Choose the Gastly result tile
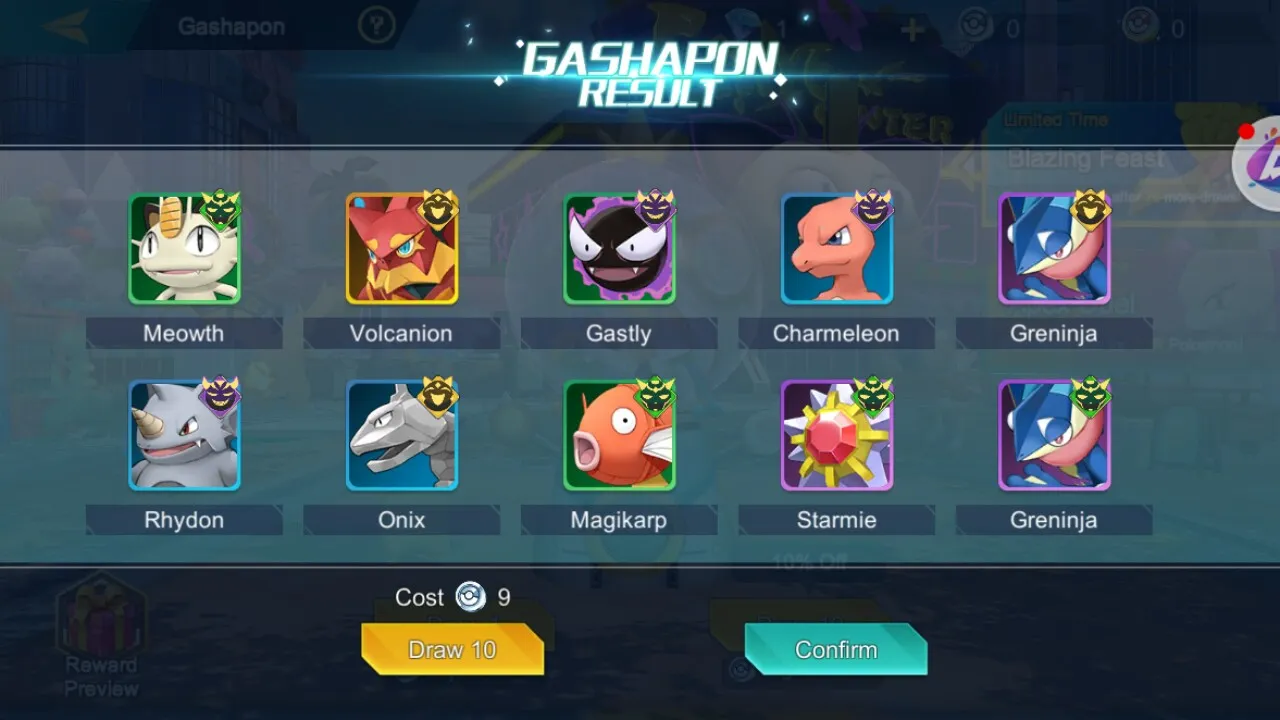This screenshot has height=720, width=1280. click(619, 249)
